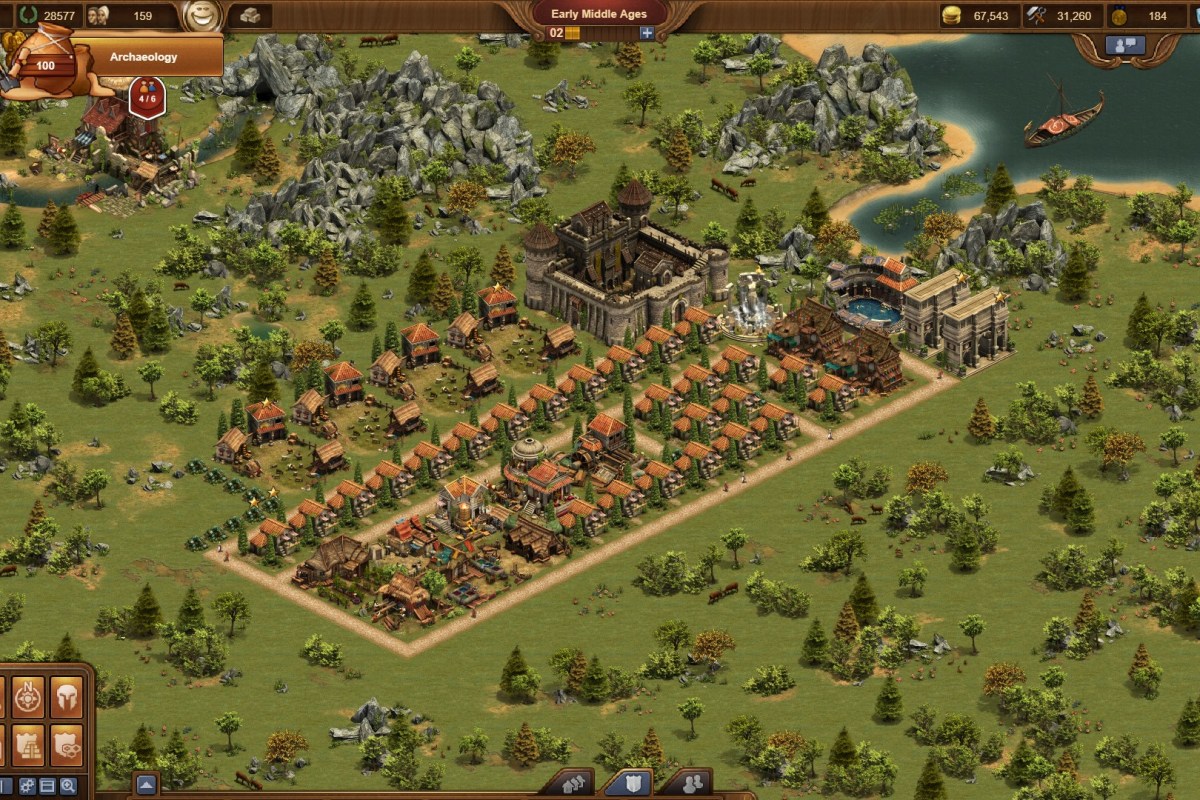Open the Early Middle Ages era panel
The height and width of the screenshot is (800, 1200).
[600, 14]
